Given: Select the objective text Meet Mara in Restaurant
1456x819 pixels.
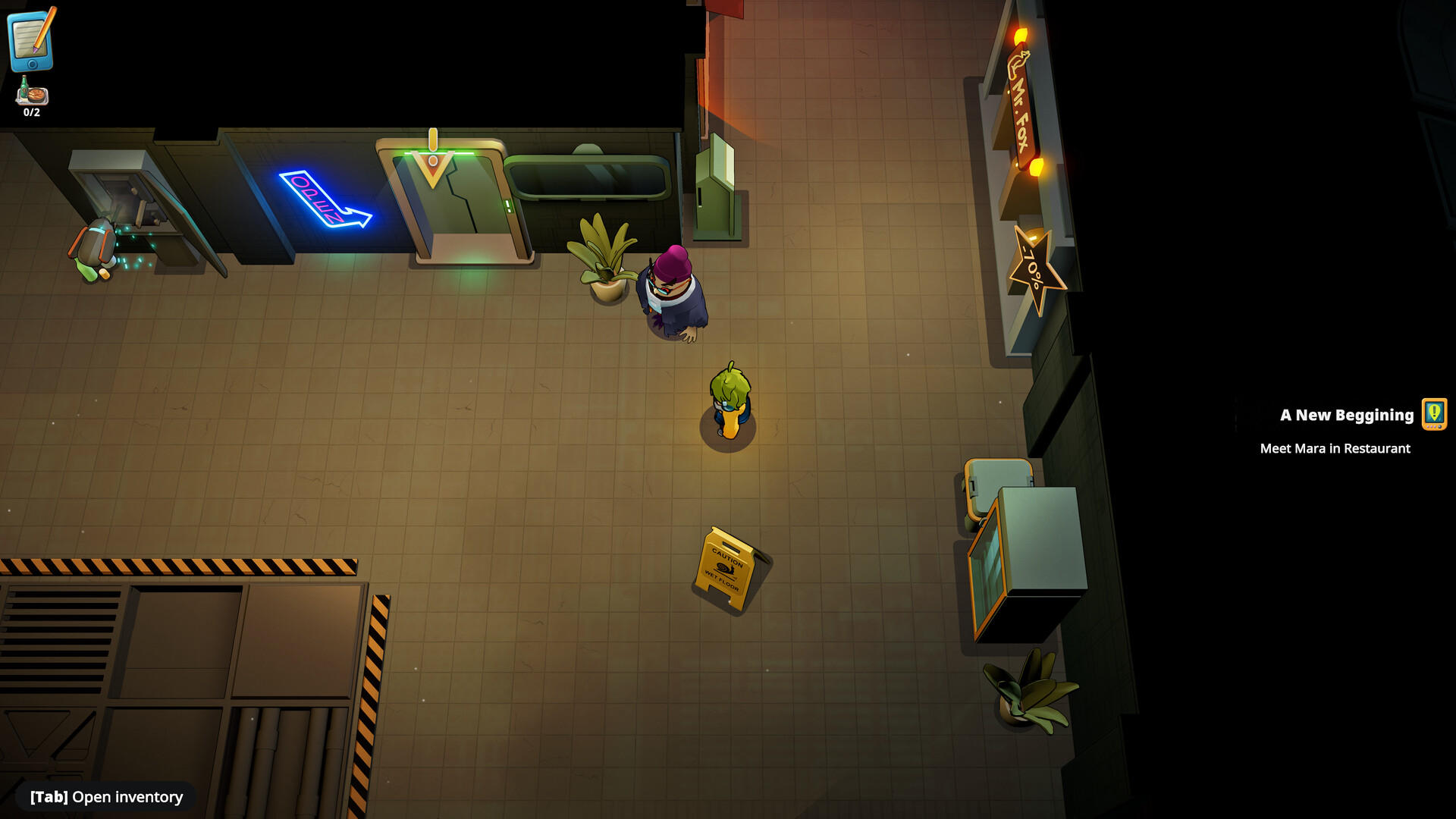Looking at the screenshot, I should (1334, 448).
